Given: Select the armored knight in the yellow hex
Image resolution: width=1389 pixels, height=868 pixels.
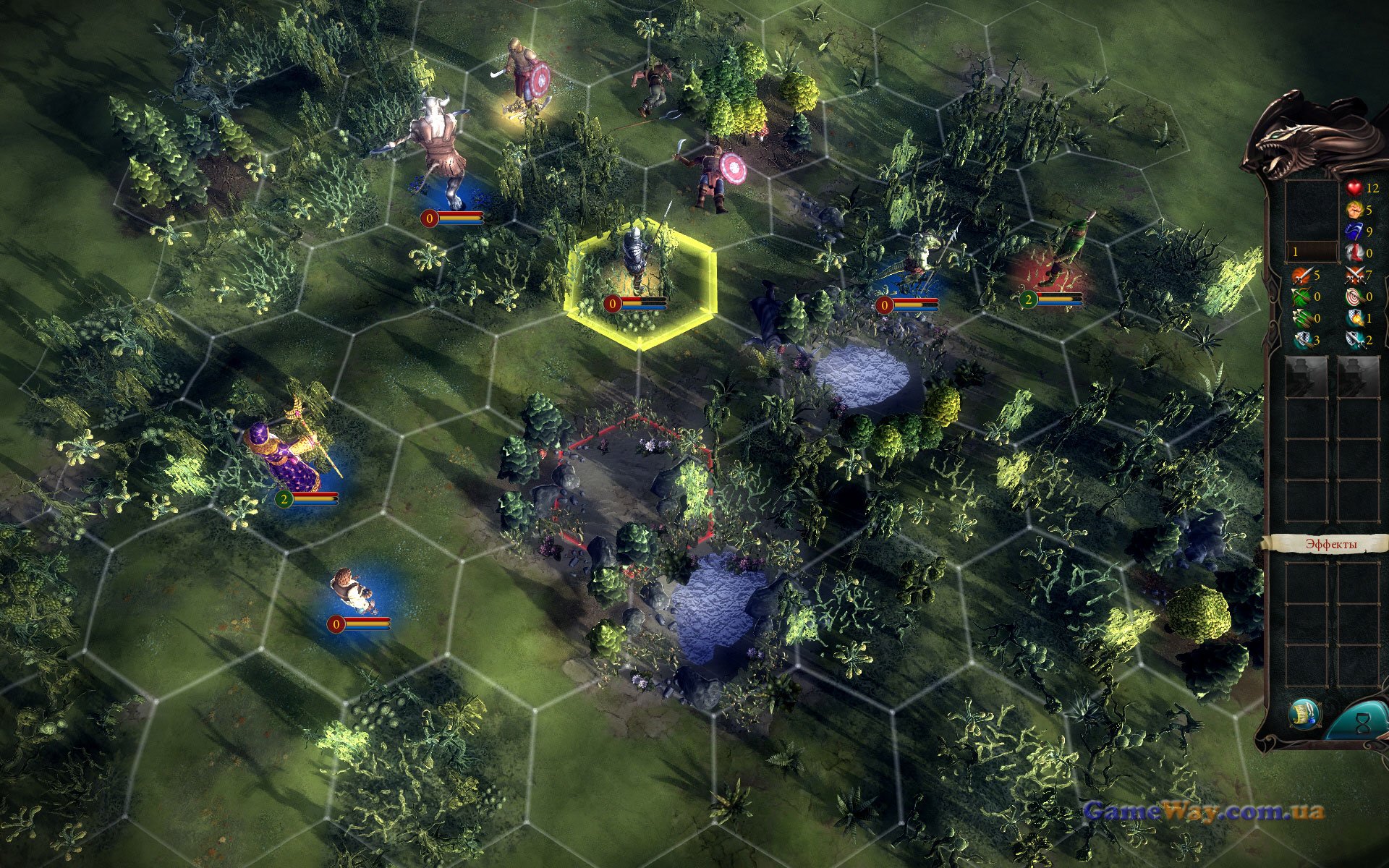Looking at the screenshot, I should pyautogui.click(x=637, y=259).
